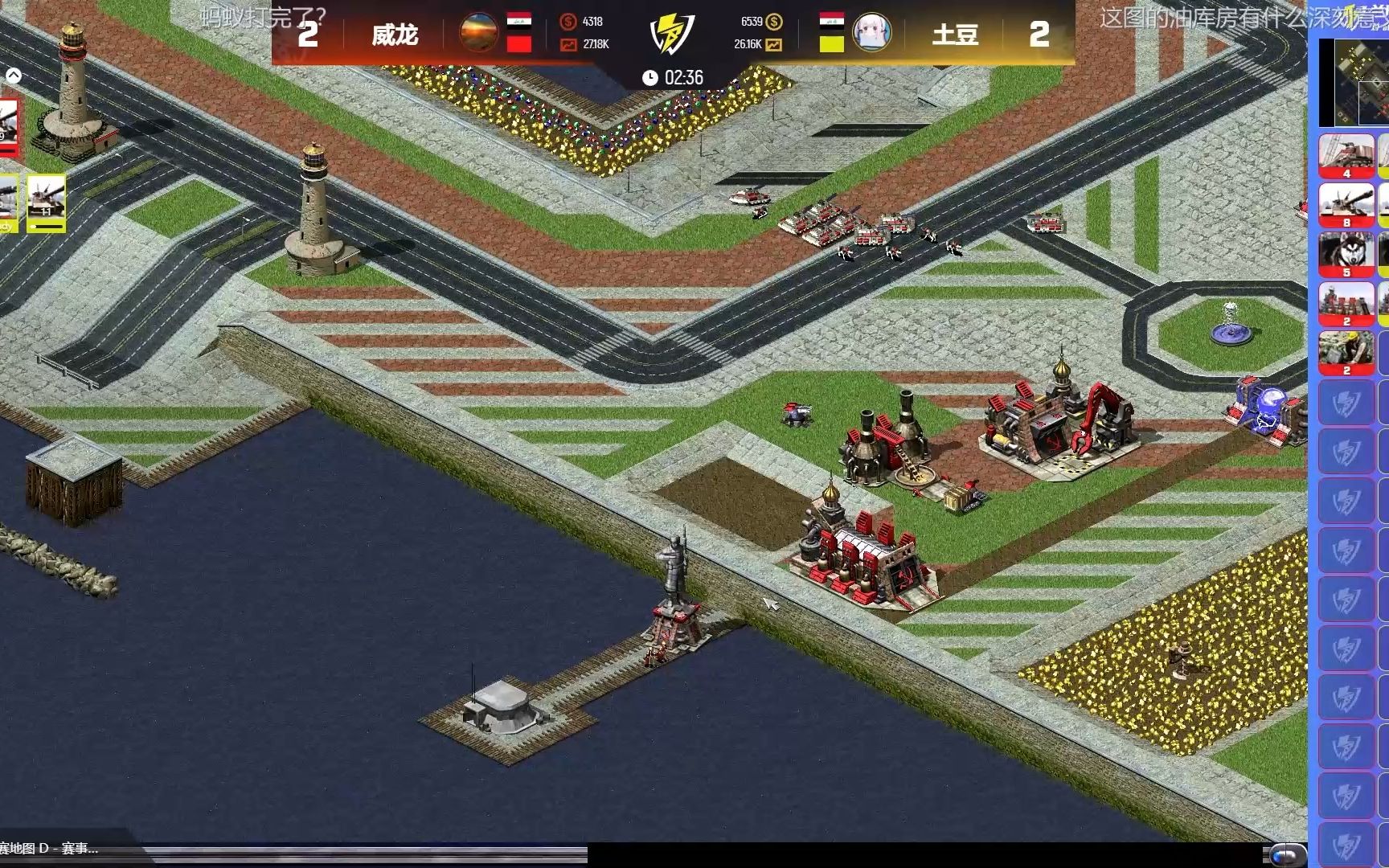This screenshot has height=868, width=1389.
Task: Collapse the left panel with the arrow button
Action: (x=14, y=76)
